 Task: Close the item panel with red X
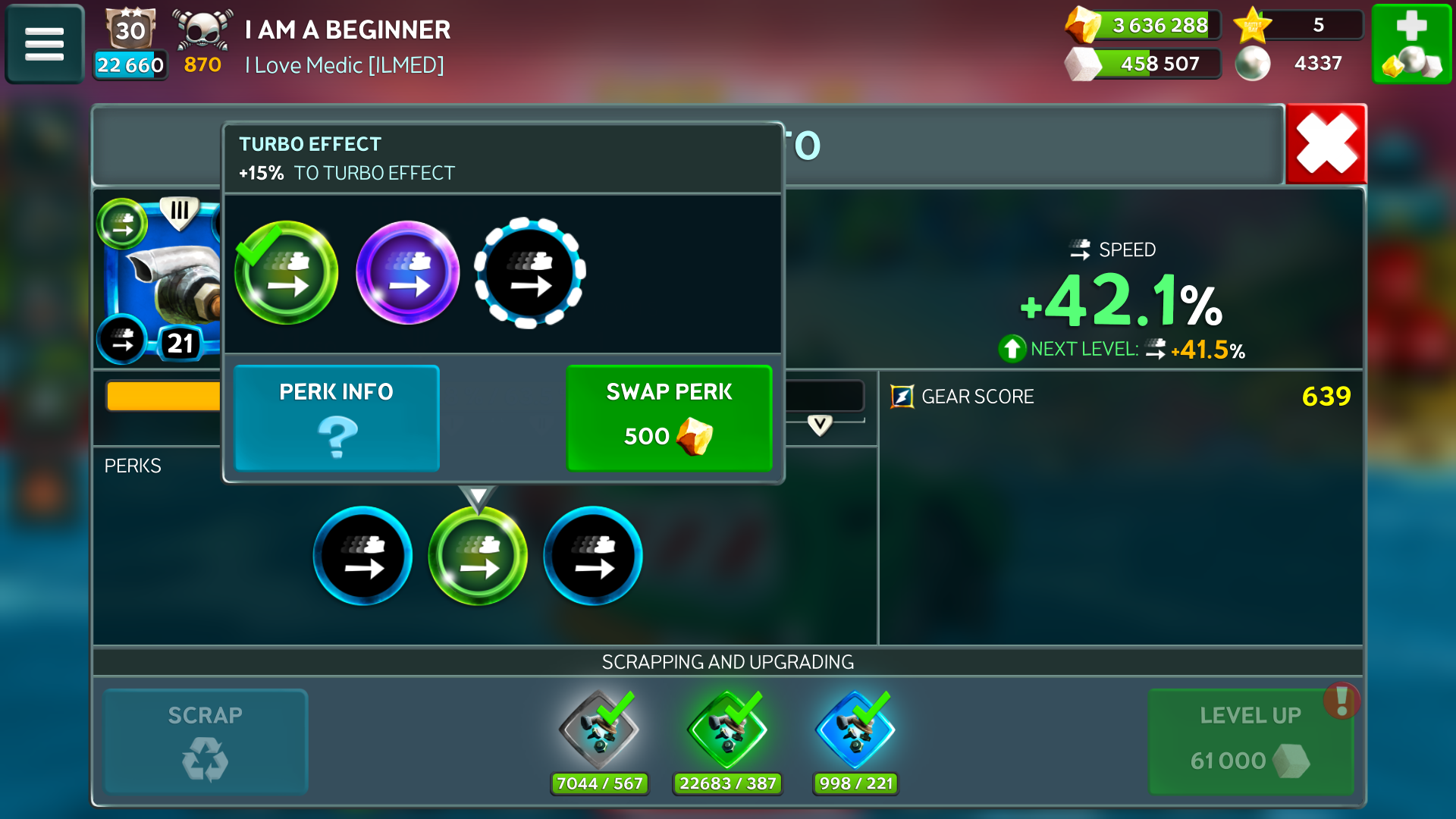click(x=1326, y=144)
